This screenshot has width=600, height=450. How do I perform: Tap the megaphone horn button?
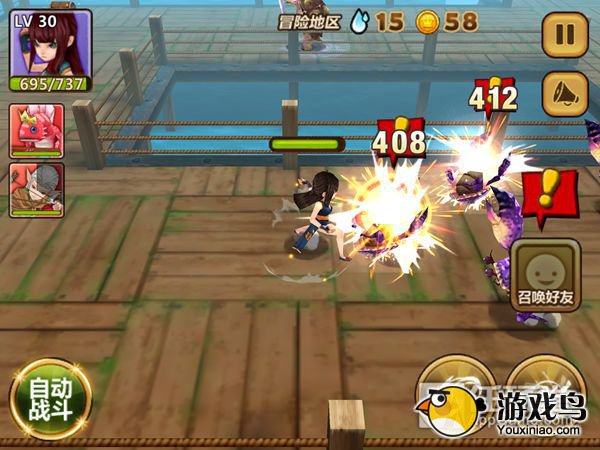coord(565,93)
